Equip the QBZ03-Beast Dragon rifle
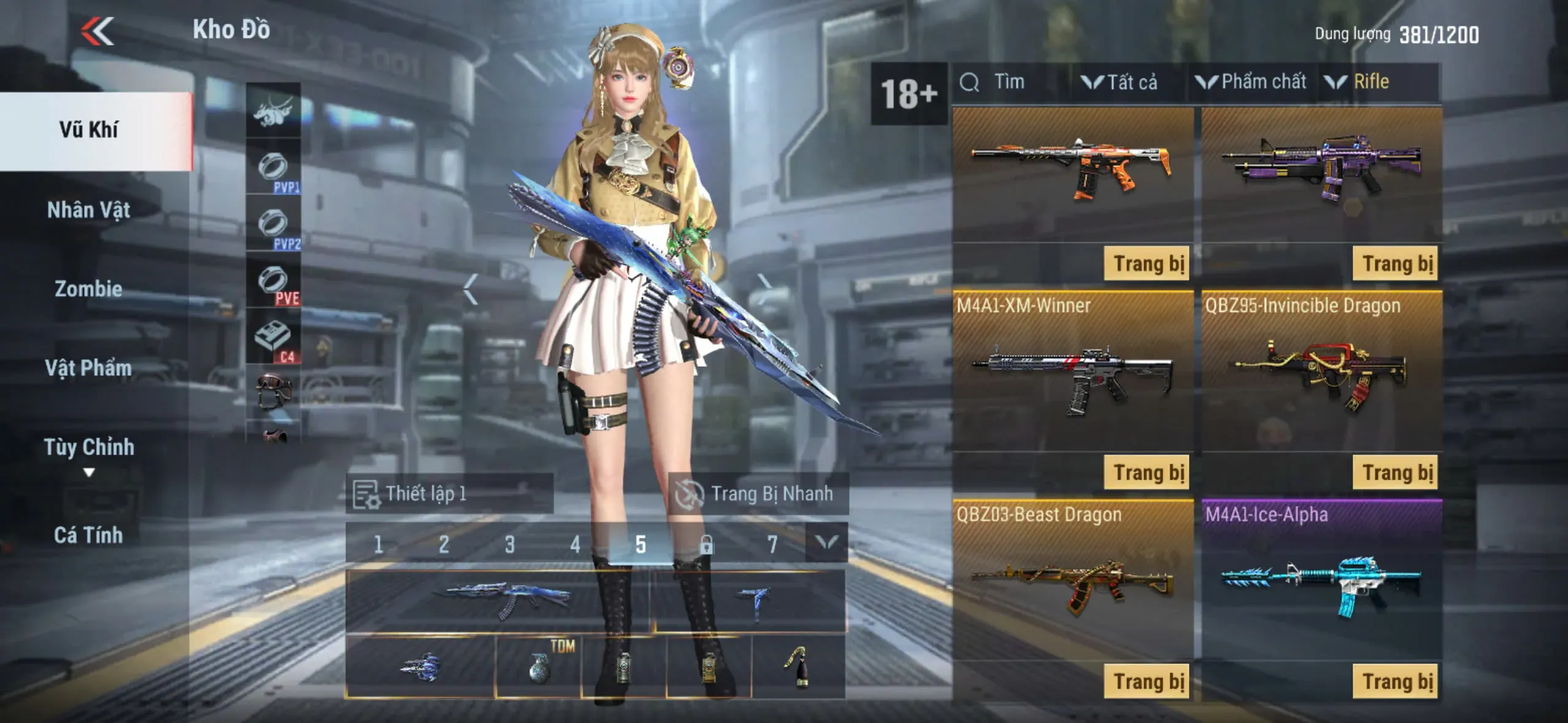 click(x=1146, y=681)
